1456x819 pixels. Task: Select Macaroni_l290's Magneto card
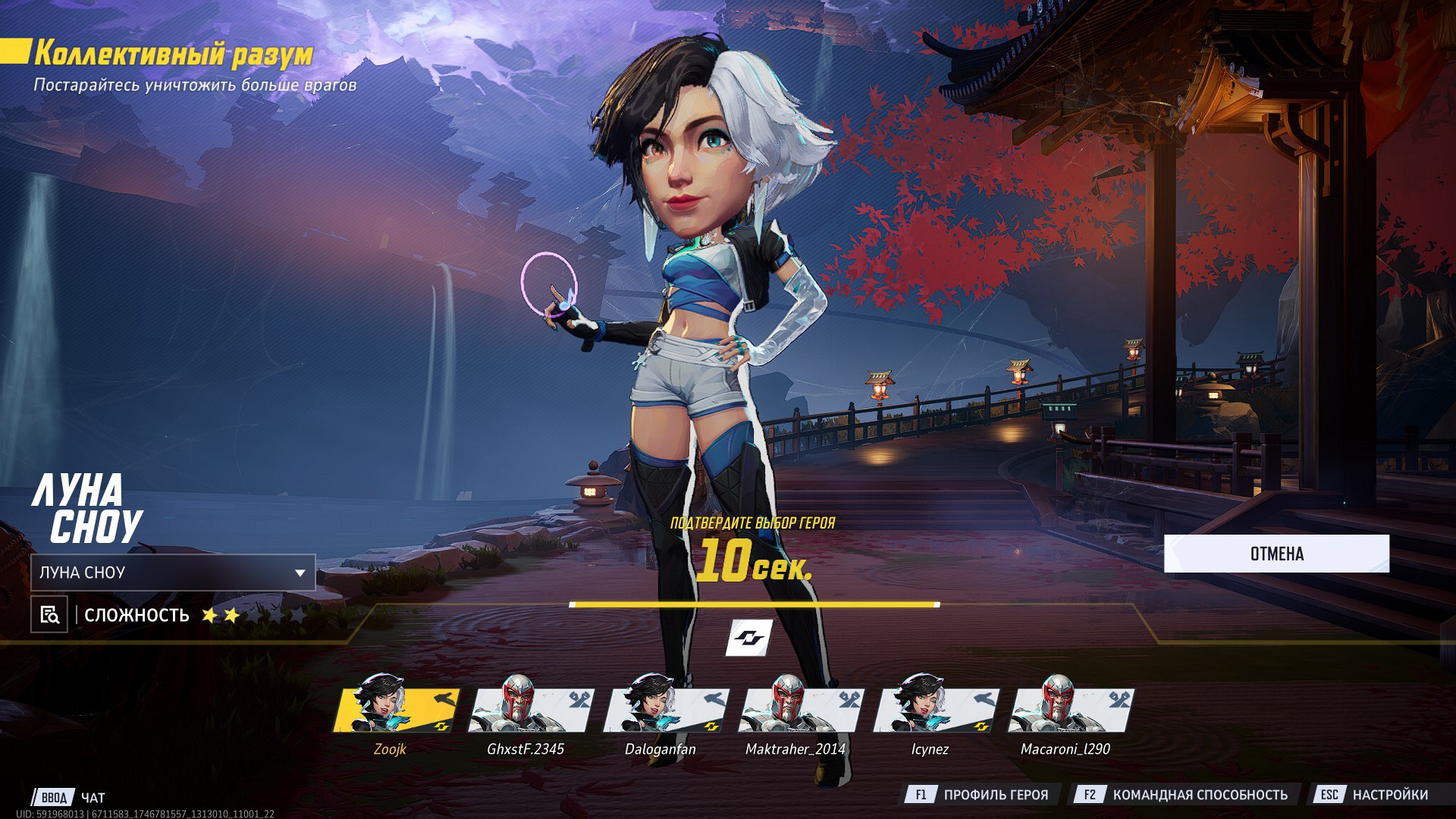tap(1070, 711)
